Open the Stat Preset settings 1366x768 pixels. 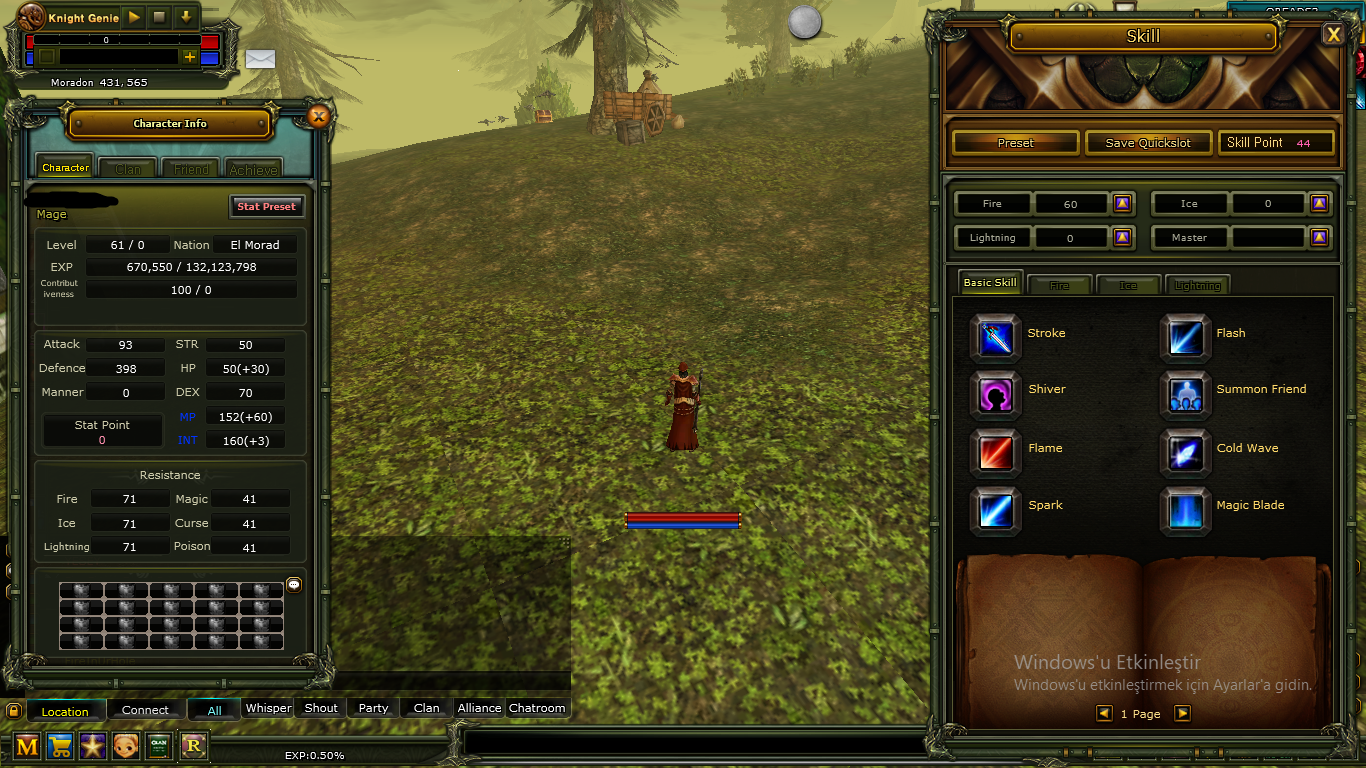266,206
